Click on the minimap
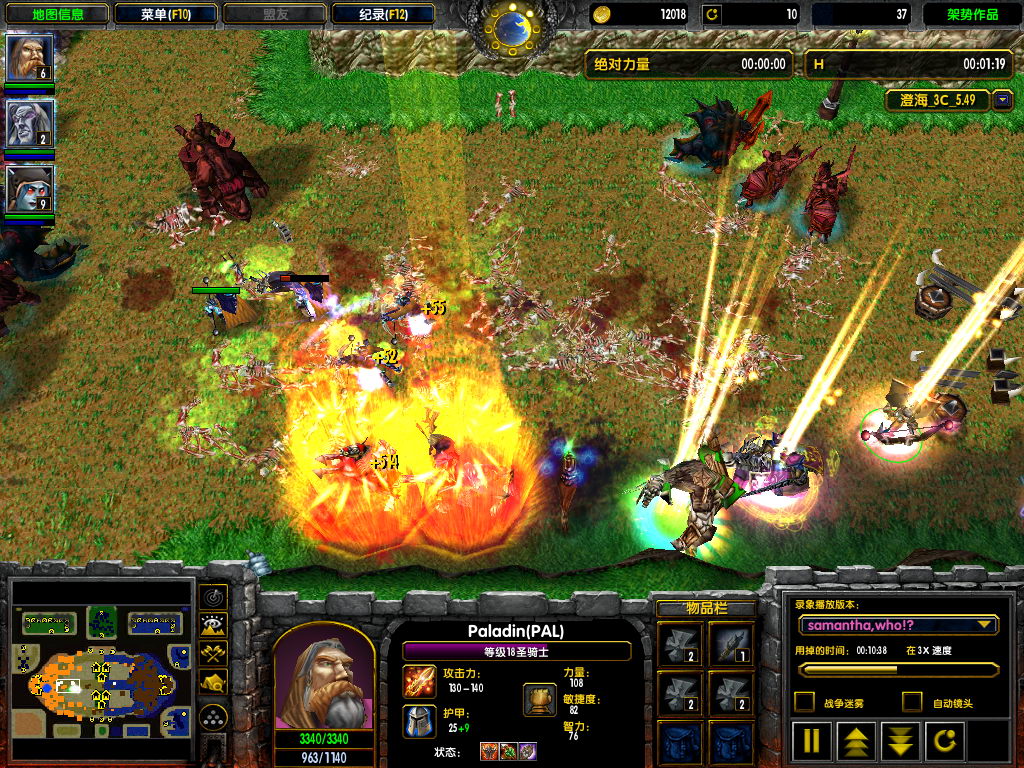 tap(100, 670)
